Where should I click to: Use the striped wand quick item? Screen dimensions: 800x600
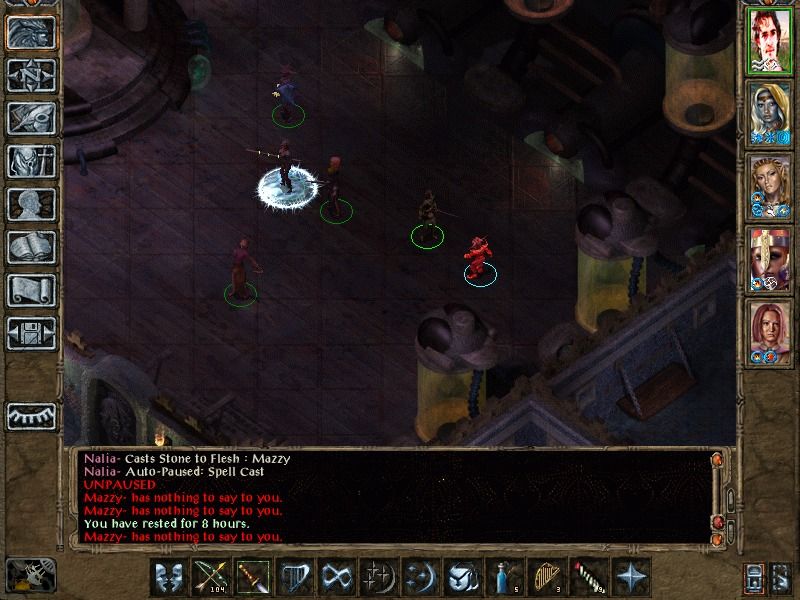tap(587, 578)
